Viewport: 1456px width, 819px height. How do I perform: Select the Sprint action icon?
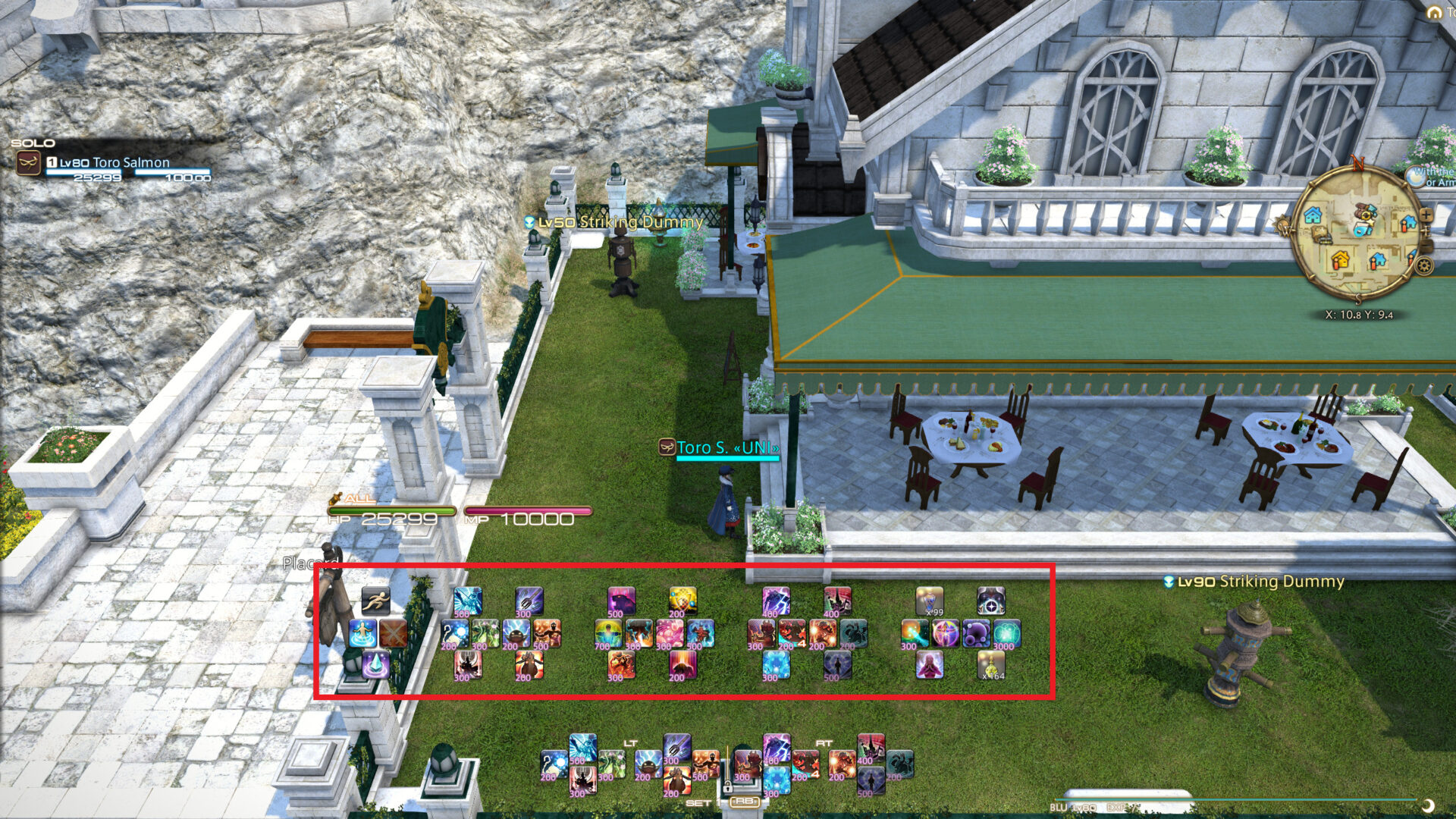click(378, 602)
